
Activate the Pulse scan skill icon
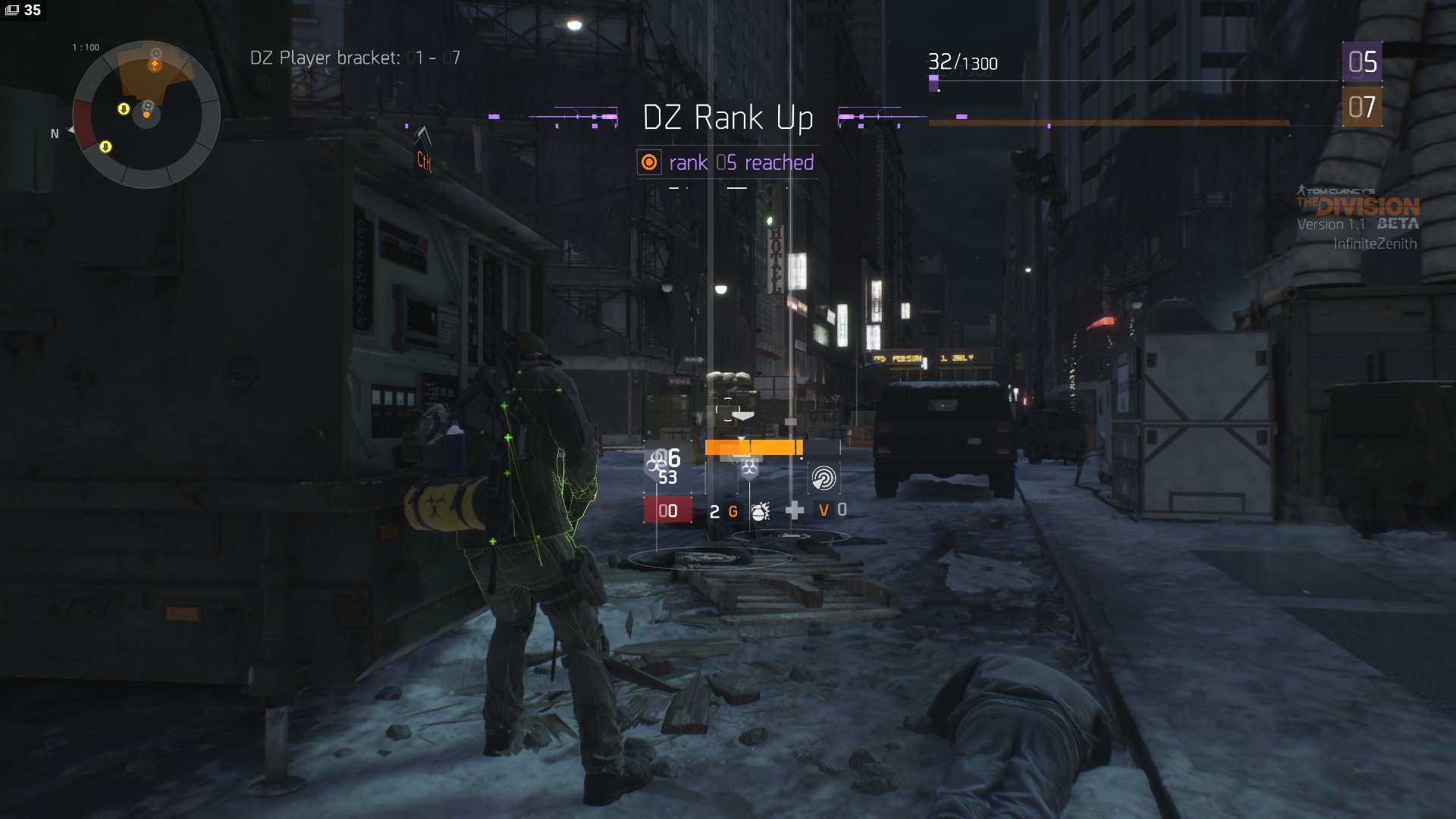[824, 478]
